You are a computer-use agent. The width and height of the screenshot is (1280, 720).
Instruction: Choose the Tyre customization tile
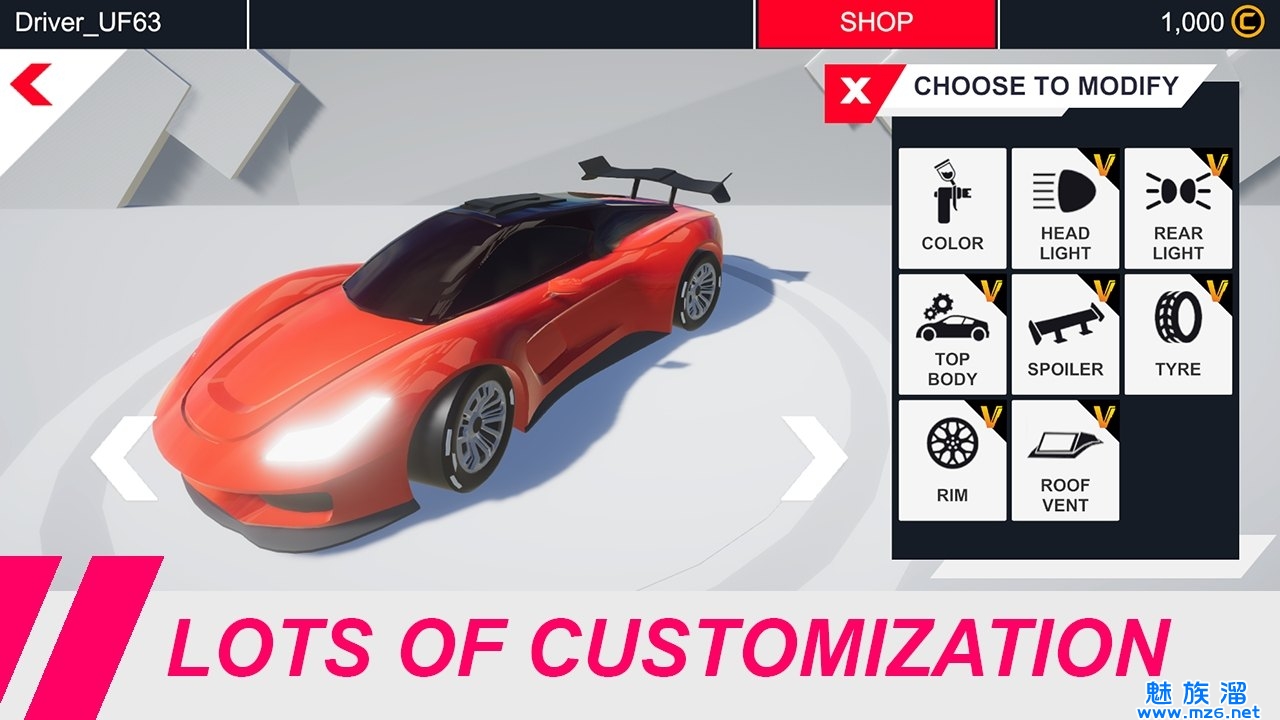click(x=1178, y=334)
